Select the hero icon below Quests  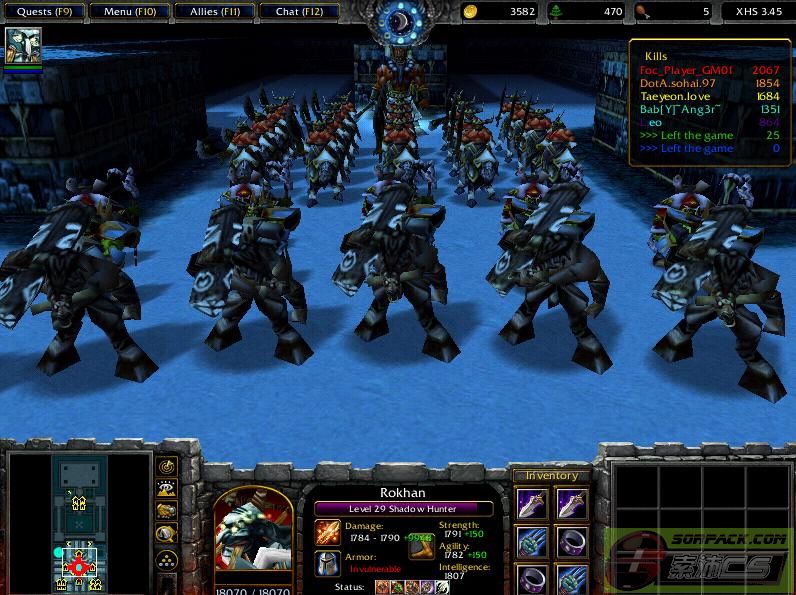point(23,47)
